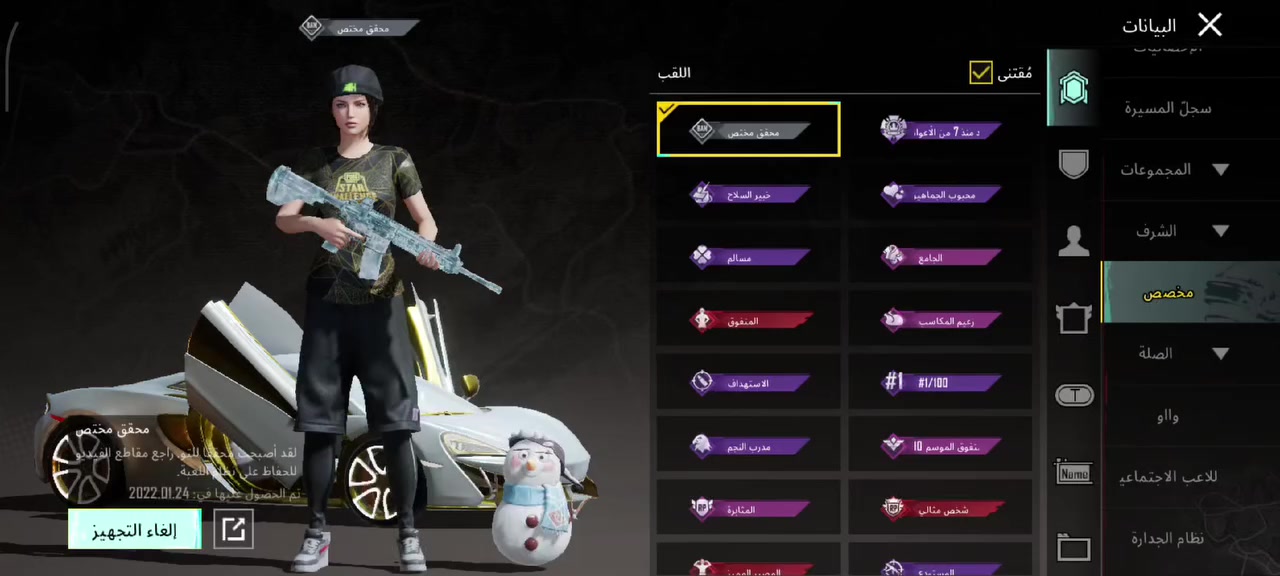The width and height of the screenshot is (1280, 576).
Task: Toggle the مُقتنى owned checkbox
Action: click(x=981, y=72)
